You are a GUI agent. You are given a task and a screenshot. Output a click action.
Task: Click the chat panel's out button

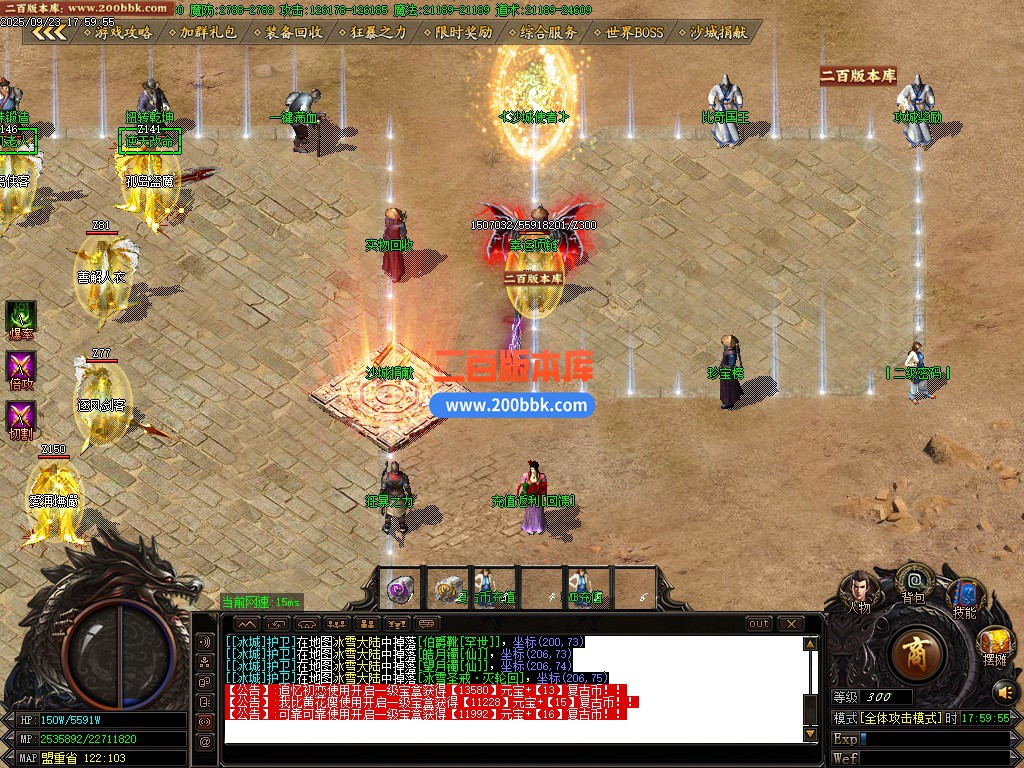pos(760,624)
